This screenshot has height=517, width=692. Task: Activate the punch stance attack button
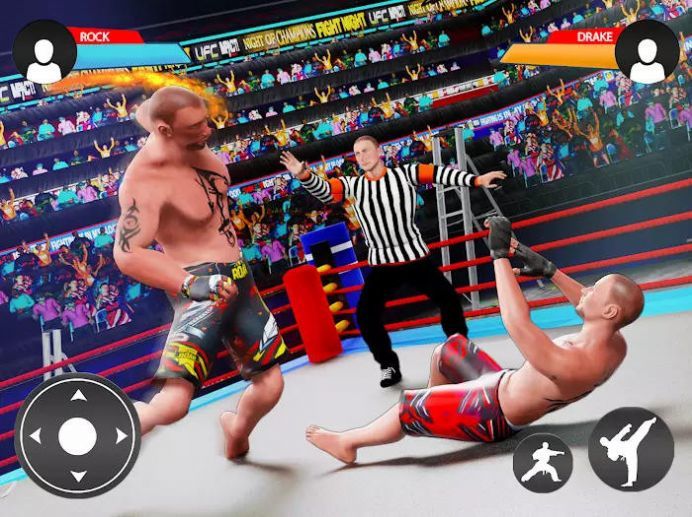point(542,462)
